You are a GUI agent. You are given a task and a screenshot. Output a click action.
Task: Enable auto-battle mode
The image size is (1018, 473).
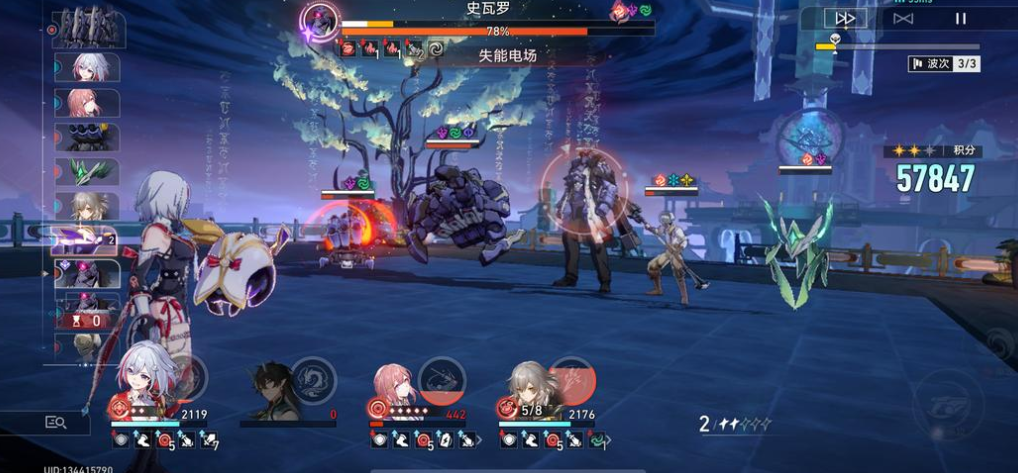[x=903, y=18]
